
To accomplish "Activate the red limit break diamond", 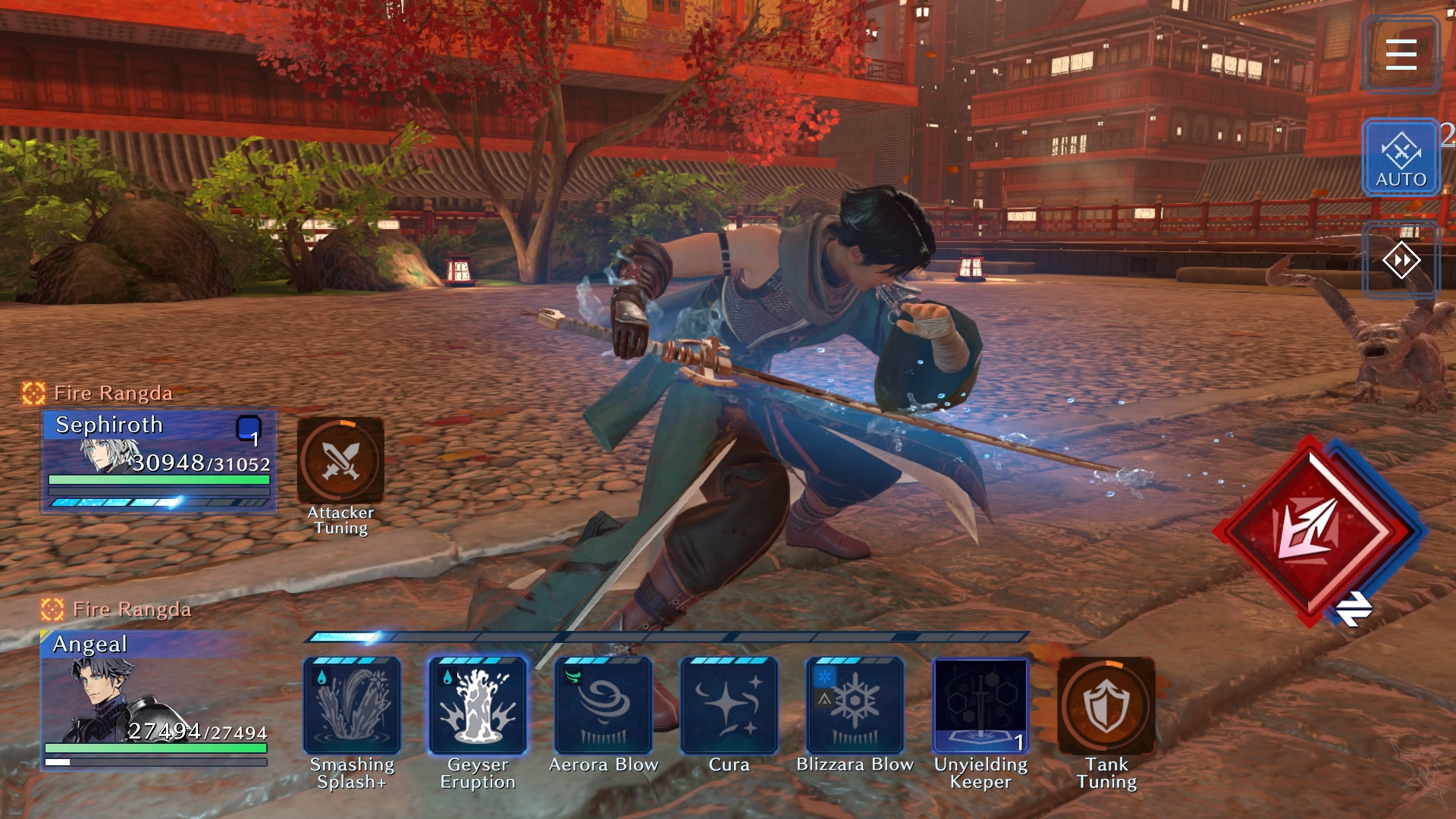I will click(x=1310, y=530).
